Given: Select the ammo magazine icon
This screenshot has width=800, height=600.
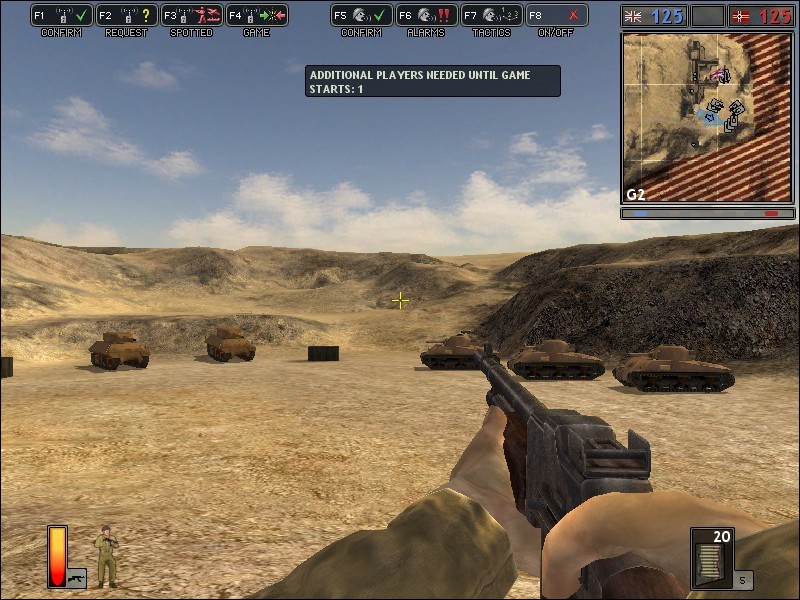Looking at the screenshot, I should [712, 558].
